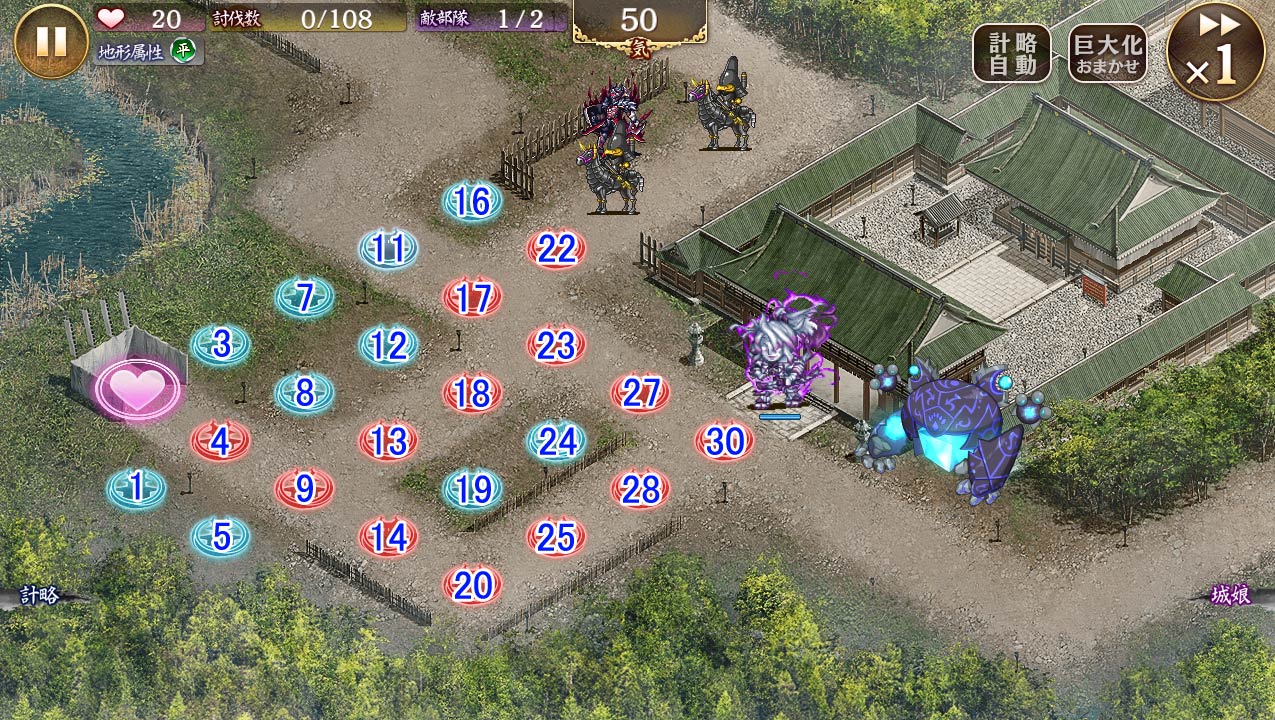This screenshot has width=1275, height=720.
Task: Choose blue placement tile 11
Action: click(388, 249)
